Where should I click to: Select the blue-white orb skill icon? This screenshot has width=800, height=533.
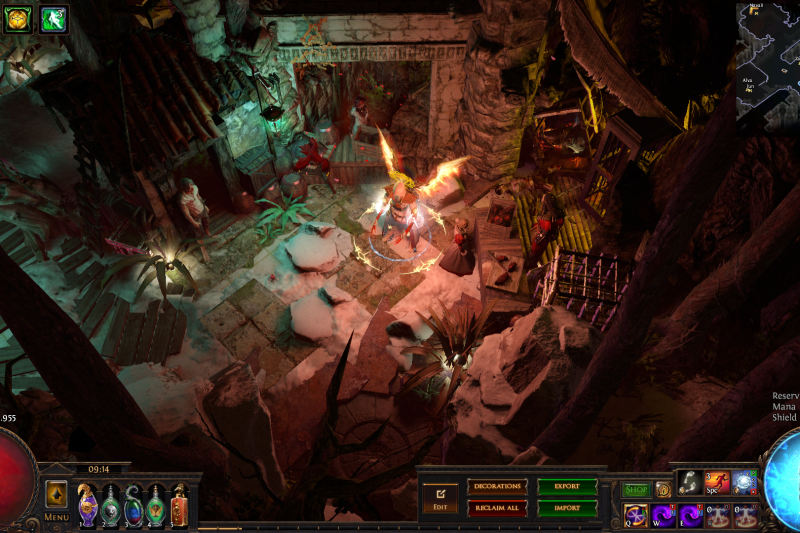pos(743,483)
